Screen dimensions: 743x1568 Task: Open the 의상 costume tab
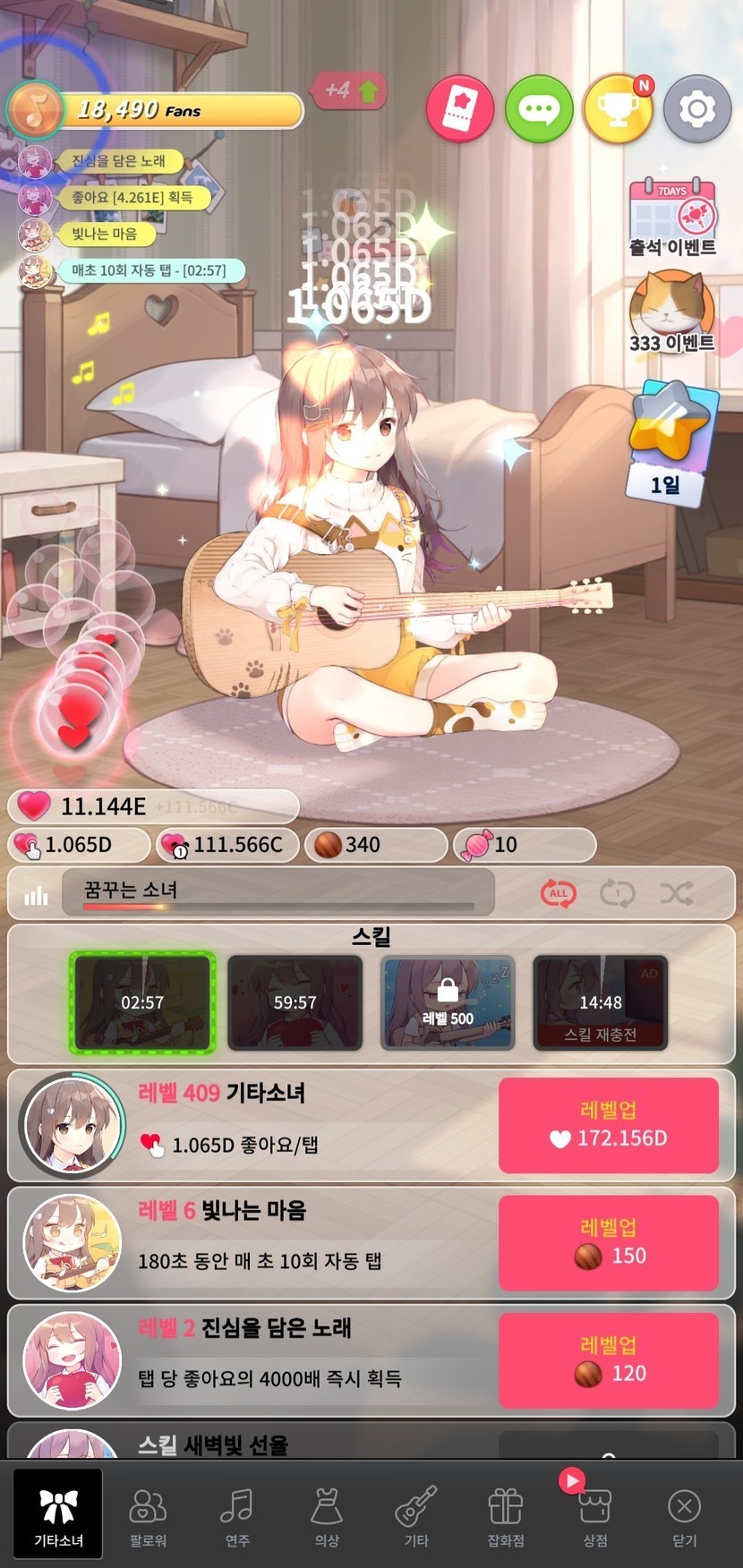pyautogui.click(x=327, y=1513)
